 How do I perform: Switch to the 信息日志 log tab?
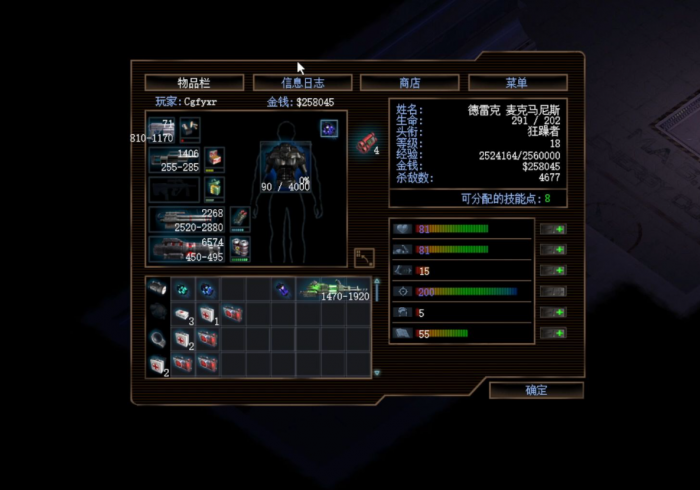coord(302,82)
